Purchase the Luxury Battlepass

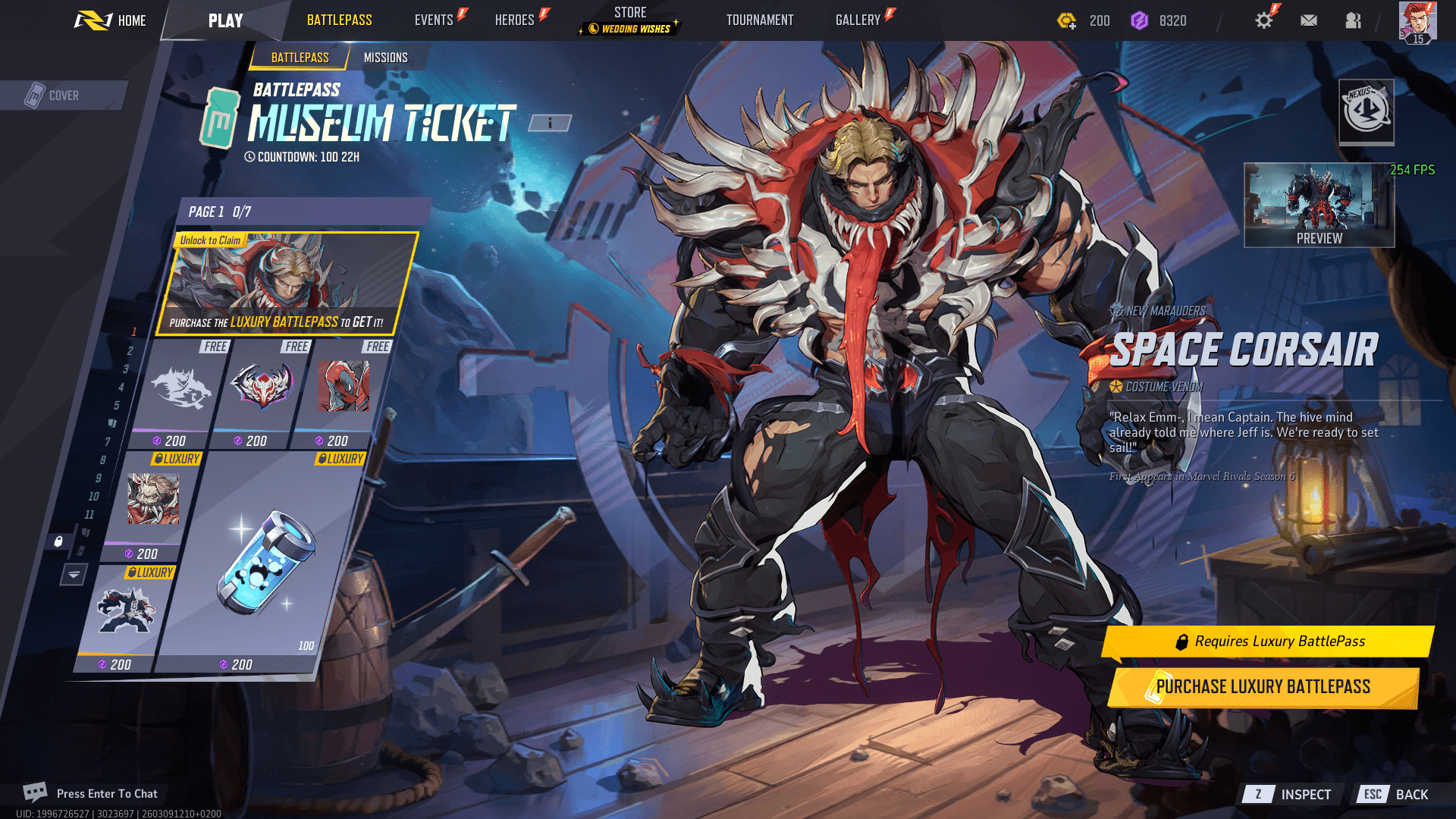pos(1263,687)
